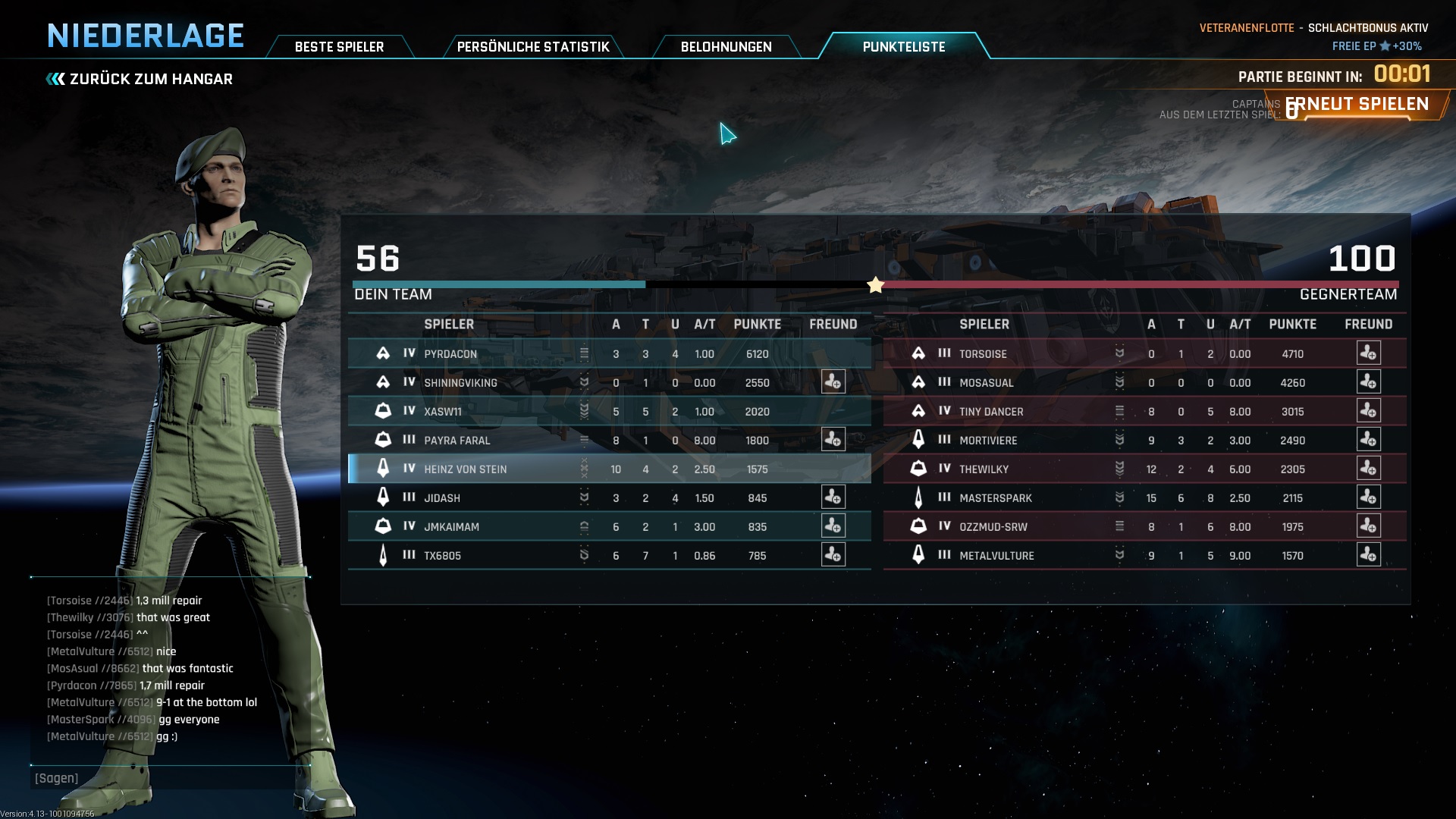The image size is (1456, 819).
Task: Add Jidash as a friend
Action: point(833,497)
